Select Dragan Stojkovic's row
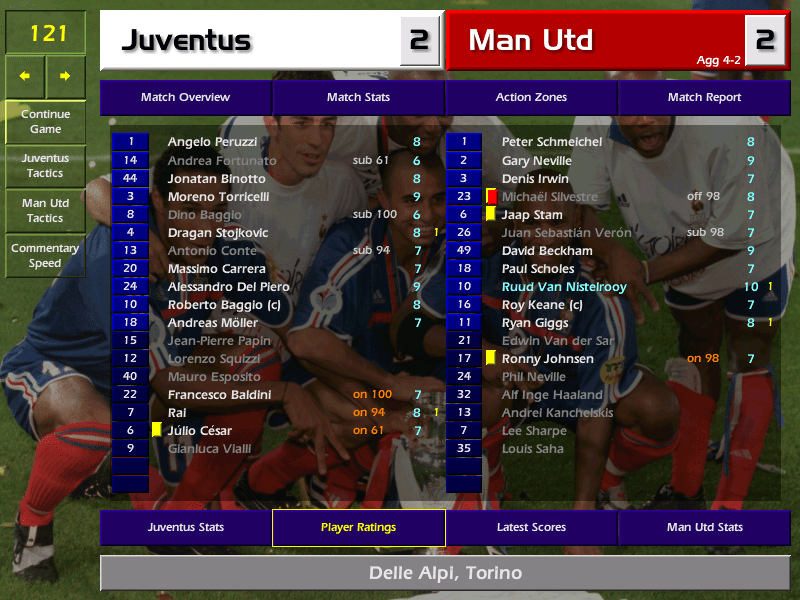 pyautogui.click(x=218, y=233)
